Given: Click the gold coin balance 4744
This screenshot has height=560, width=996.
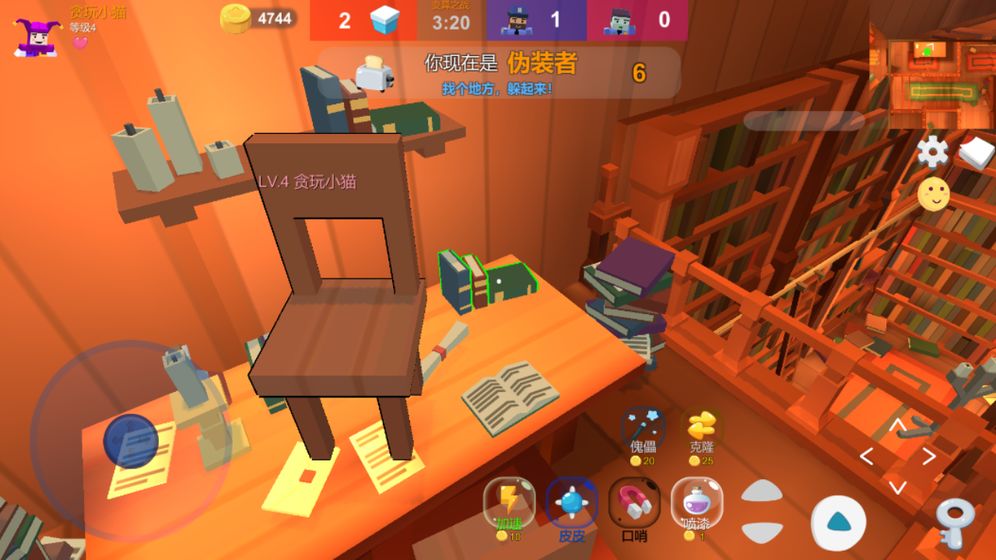Looking at the screenshot, I should (x=258, y=18).
